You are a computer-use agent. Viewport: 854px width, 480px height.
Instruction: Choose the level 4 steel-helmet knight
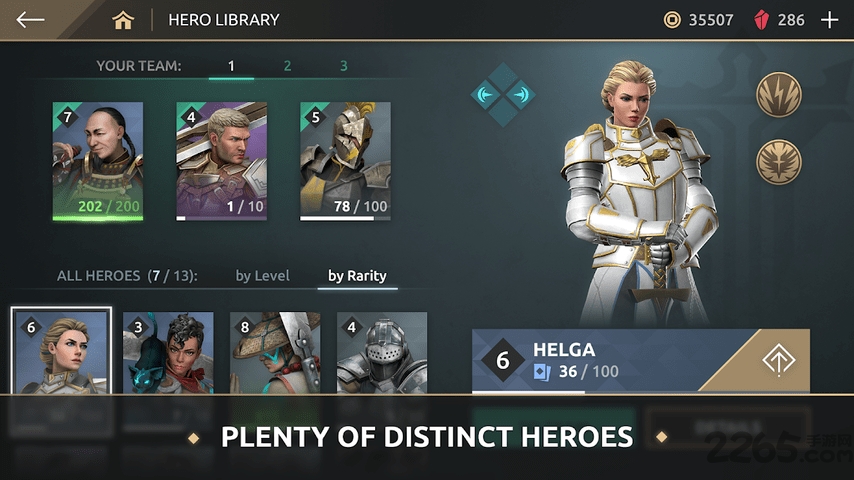click(382, 352)
